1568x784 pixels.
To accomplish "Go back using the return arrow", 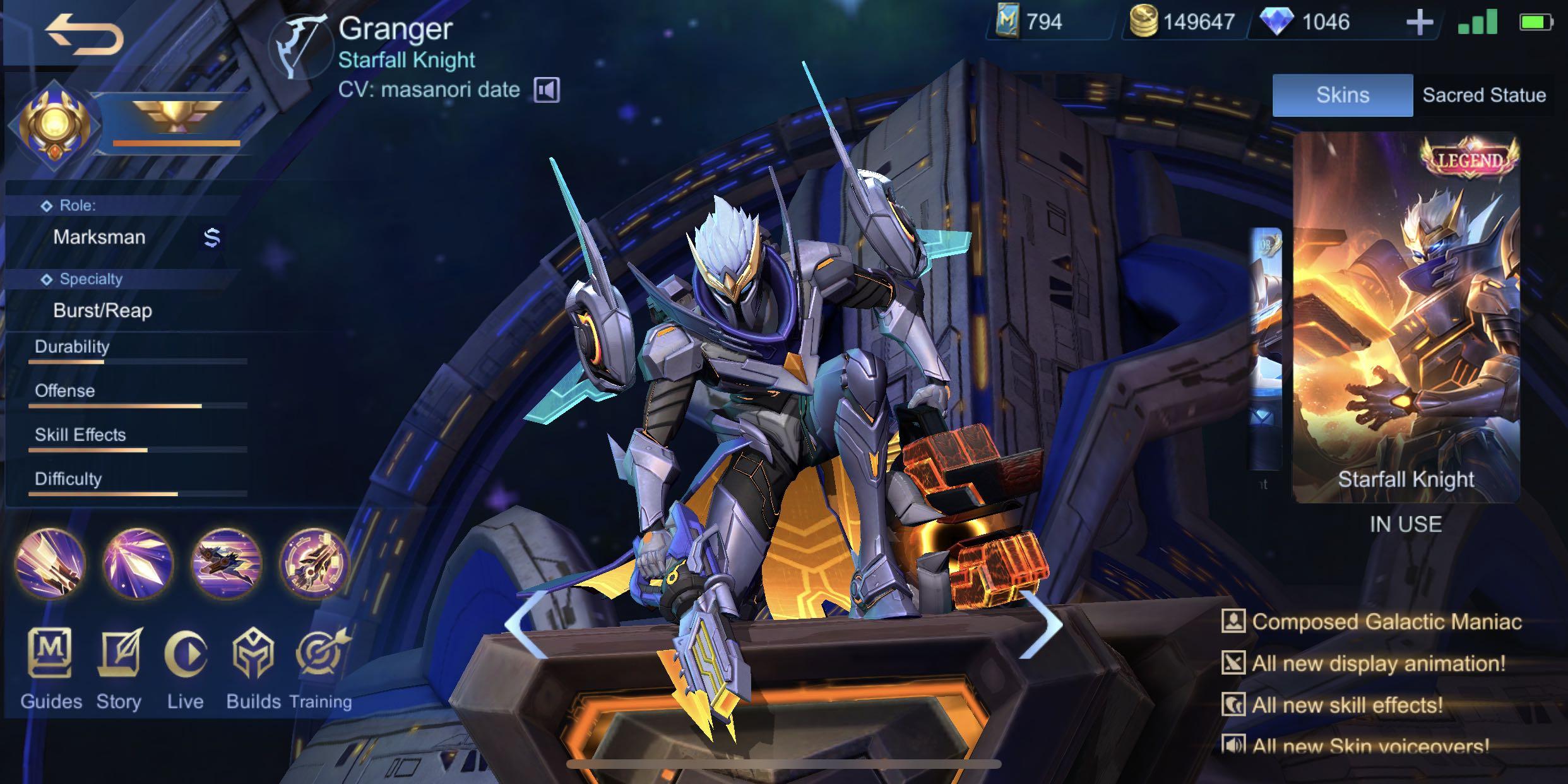I will click(84, 35).
